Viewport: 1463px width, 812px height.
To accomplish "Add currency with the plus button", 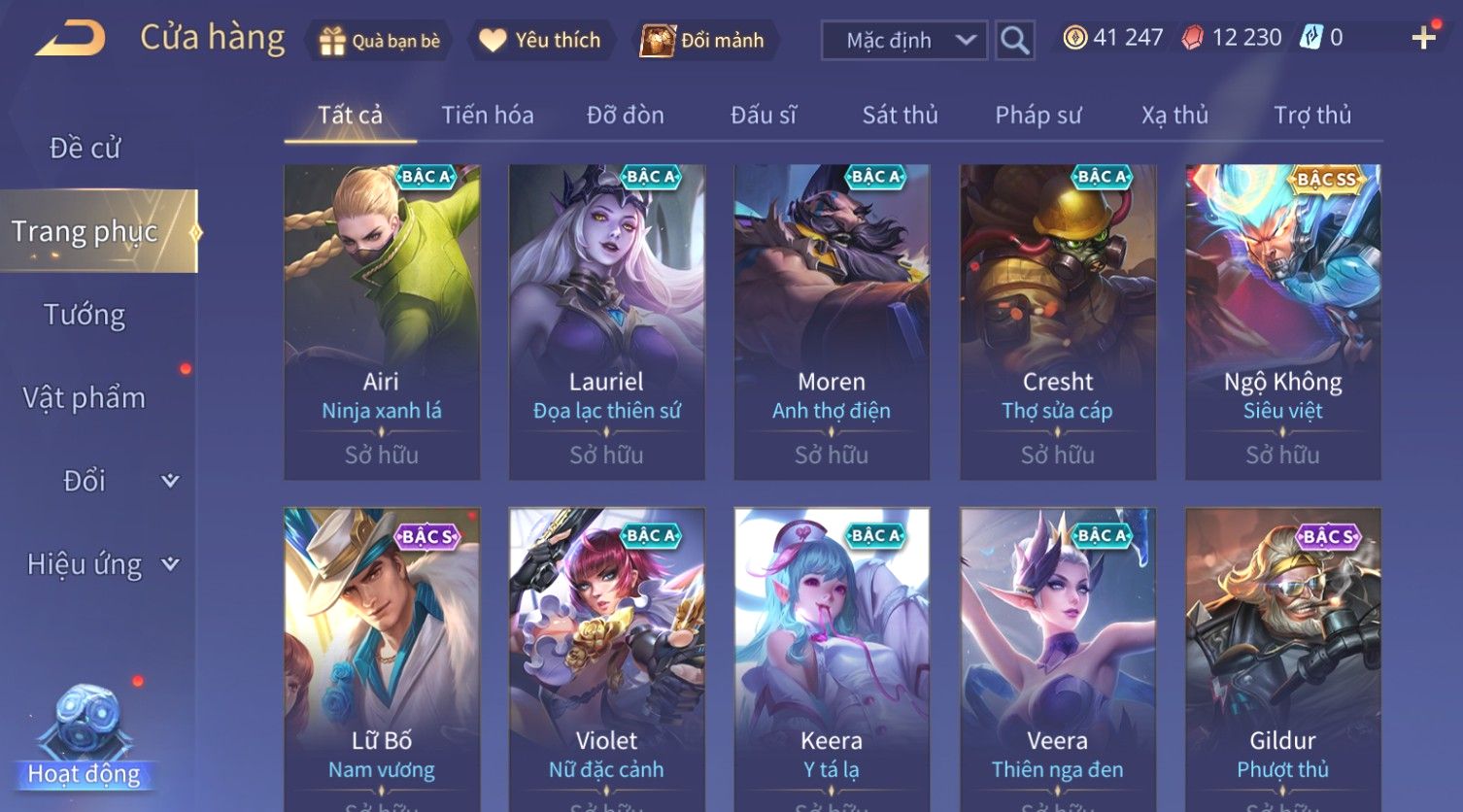I will pos(1423,39).
